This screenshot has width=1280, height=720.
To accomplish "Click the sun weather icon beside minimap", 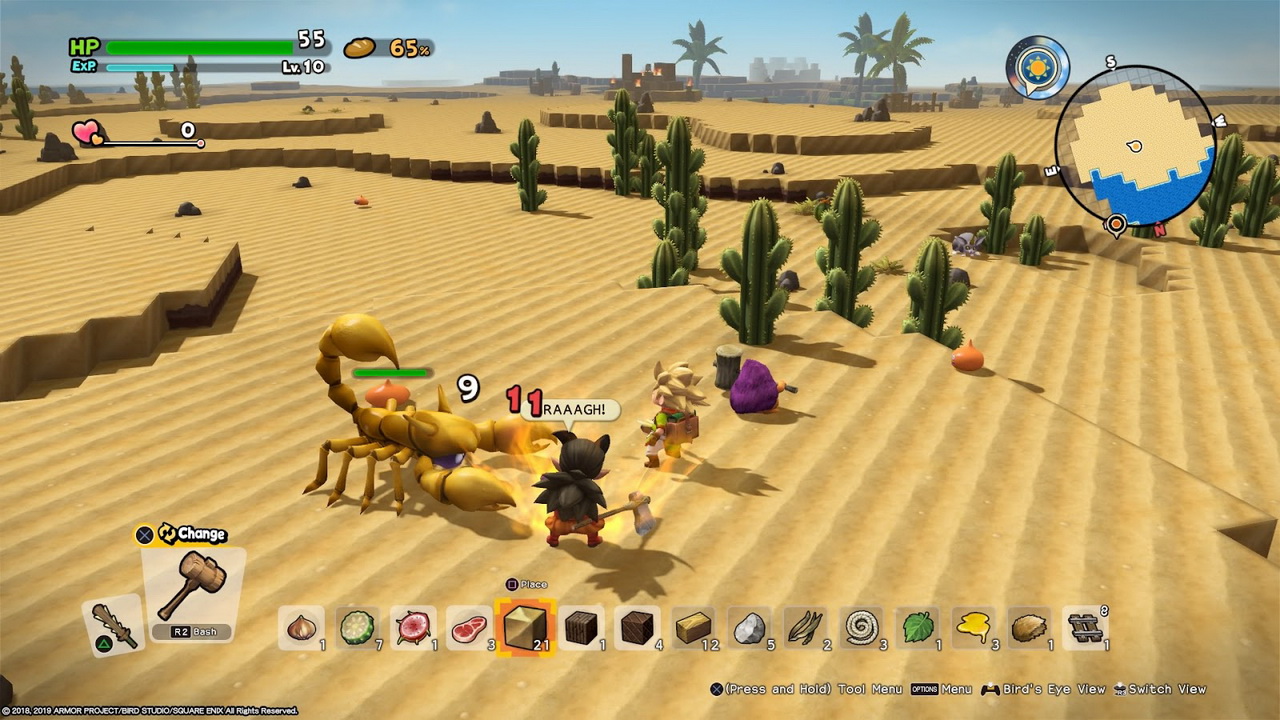I will tap(1037, 68).
